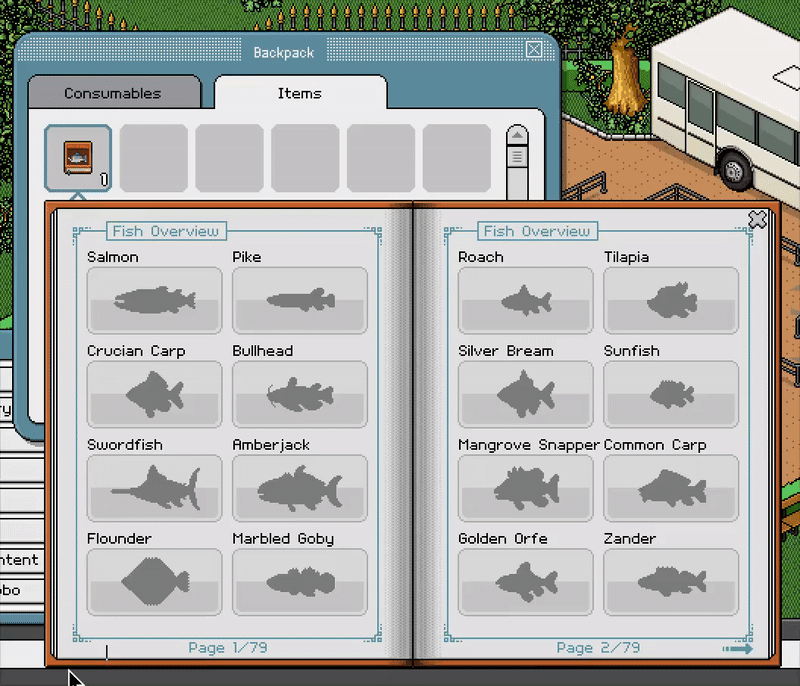Turn to the next book page
800x686 pixels.
736,649
